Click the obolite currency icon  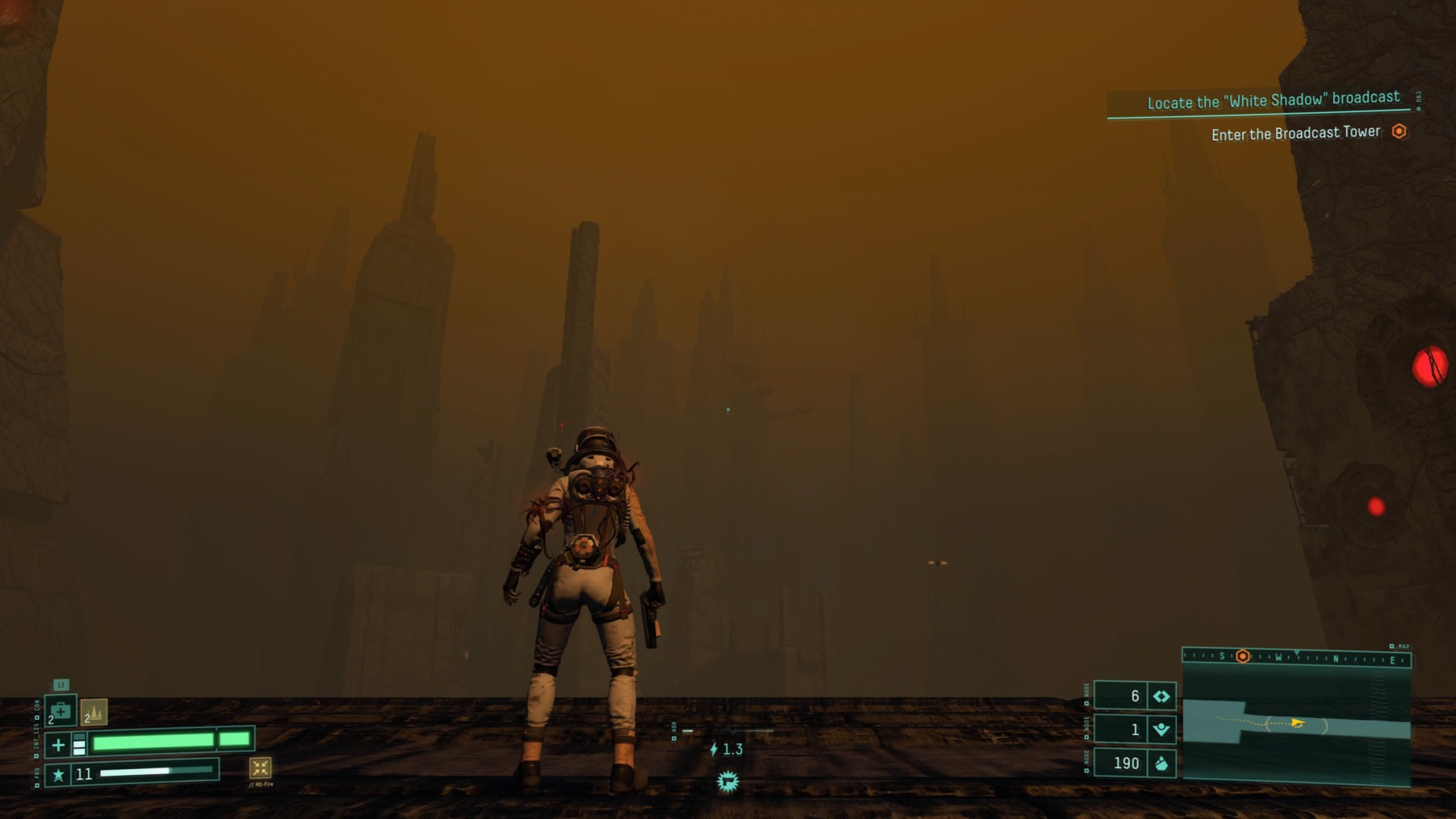point(1162,764)
